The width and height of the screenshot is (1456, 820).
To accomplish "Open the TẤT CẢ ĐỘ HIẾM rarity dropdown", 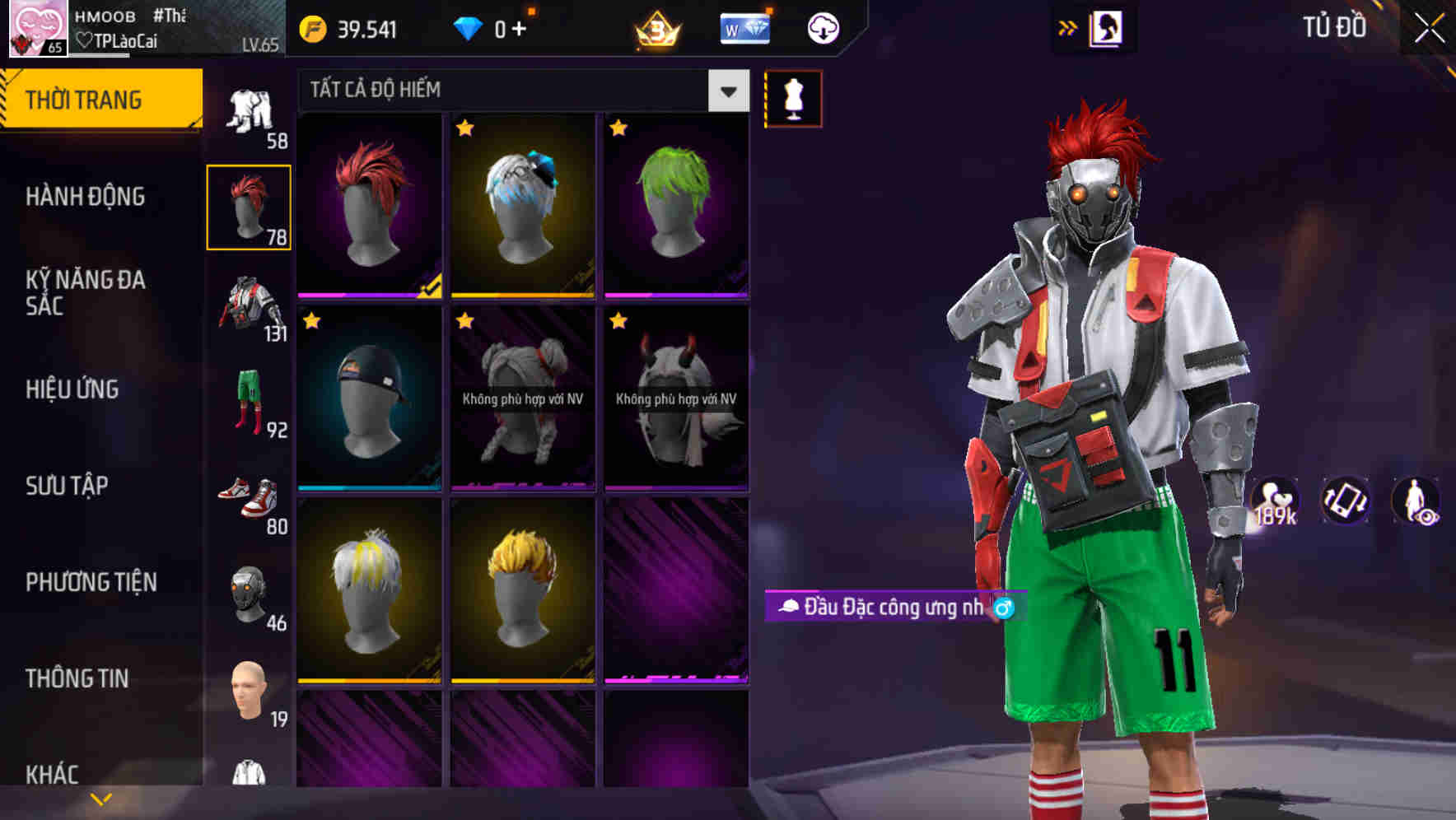I will (519, 91).
